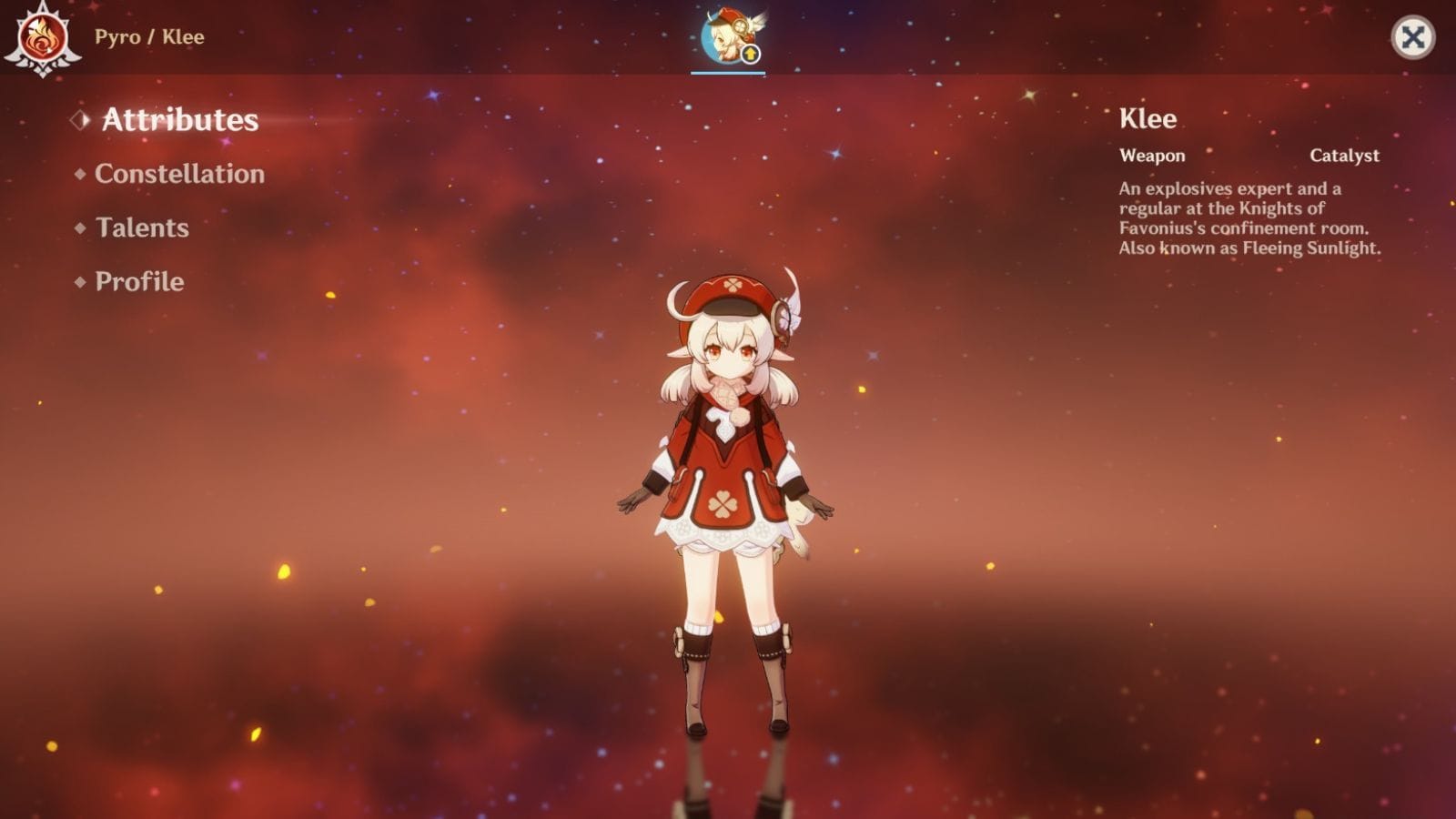Screen dimensions: 1456x819
Task: Click the Klee name heading on right panel
Action: point(1148,118)
